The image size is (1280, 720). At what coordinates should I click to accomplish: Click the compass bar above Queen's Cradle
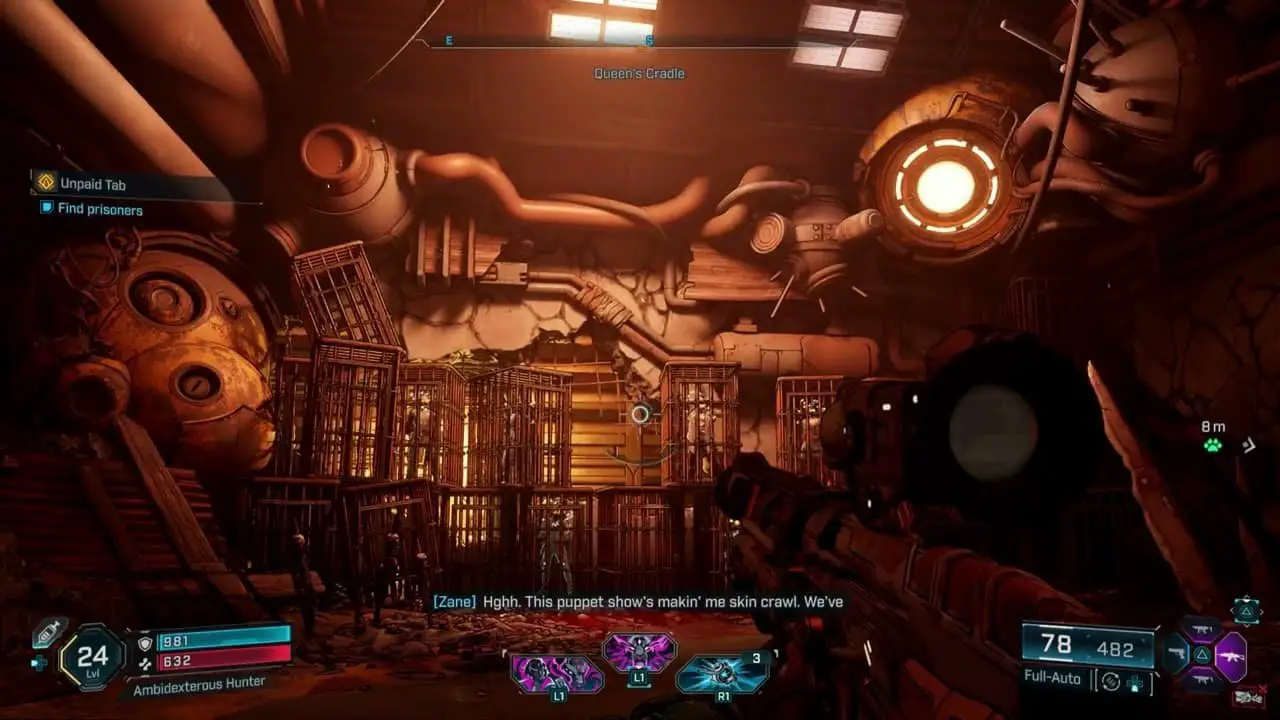coord(638,42)
